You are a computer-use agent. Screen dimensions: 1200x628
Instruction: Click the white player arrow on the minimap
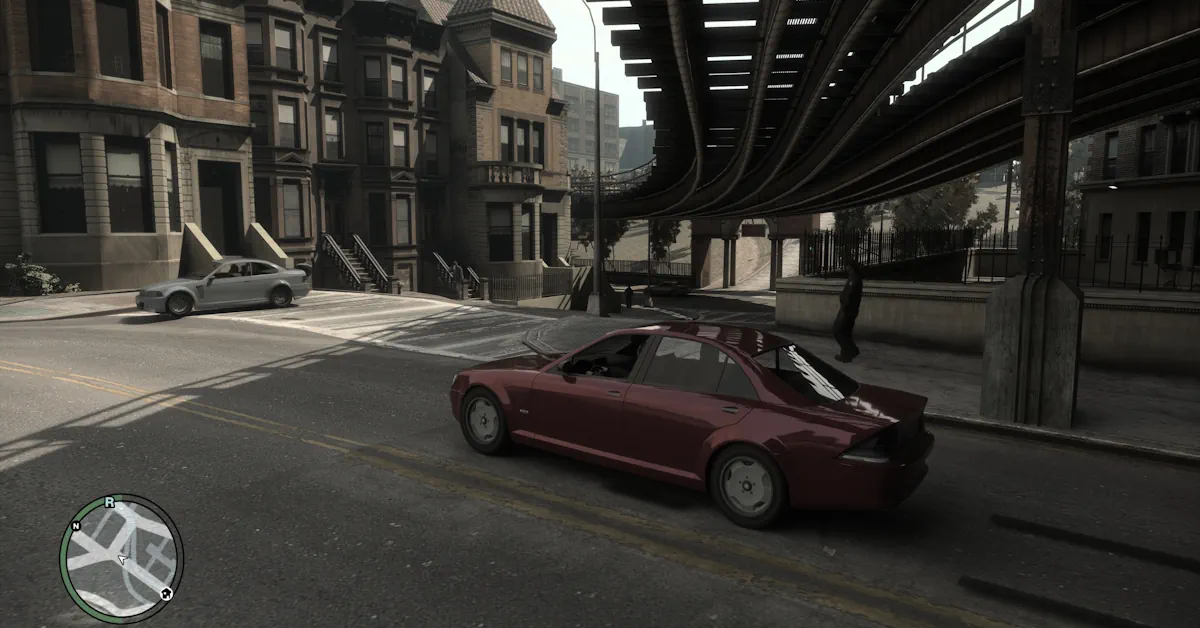point(123,560)
